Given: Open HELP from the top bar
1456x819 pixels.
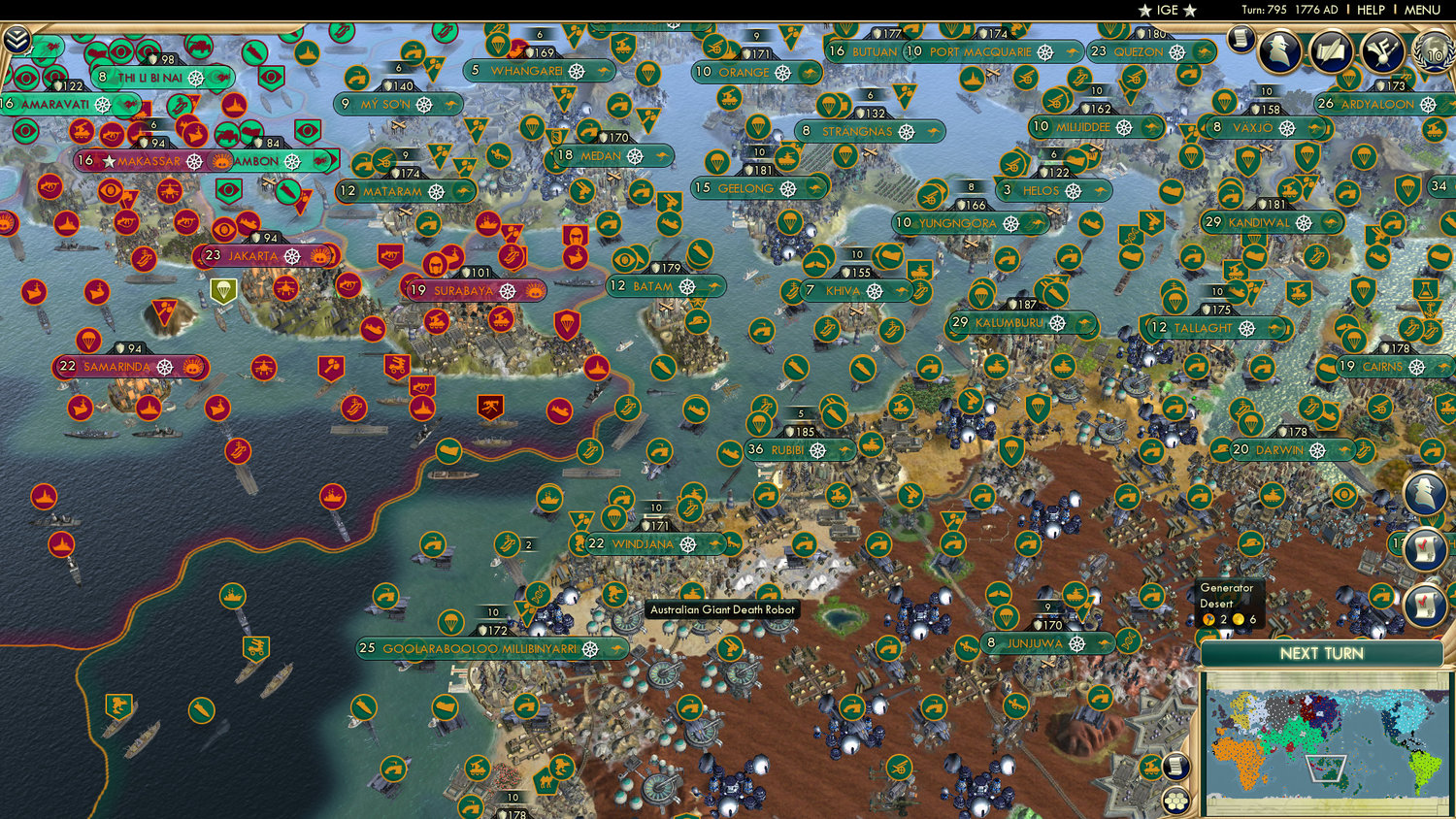Looking at the screenshot, I should click(x=1372, y=10).
